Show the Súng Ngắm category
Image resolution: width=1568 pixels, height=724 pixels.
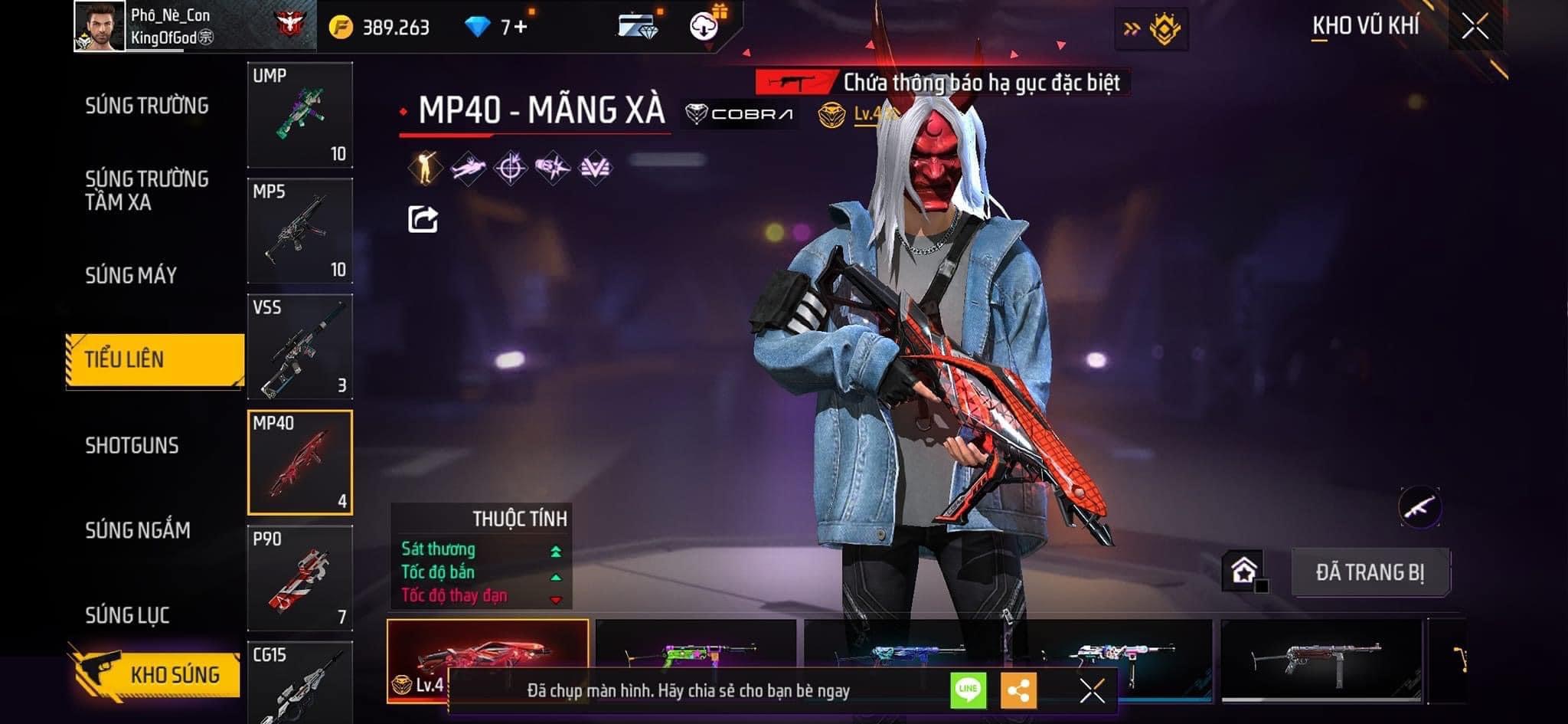pos(138,530)
